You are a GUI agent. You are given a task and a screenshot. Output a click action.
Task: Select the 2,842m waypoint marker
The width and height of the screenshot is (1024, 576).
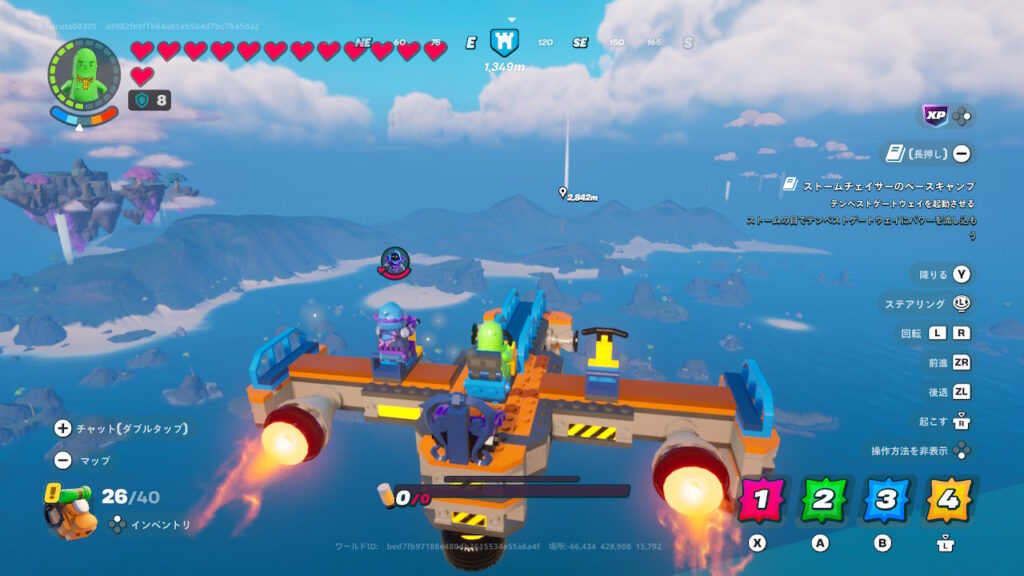(563, 194)
